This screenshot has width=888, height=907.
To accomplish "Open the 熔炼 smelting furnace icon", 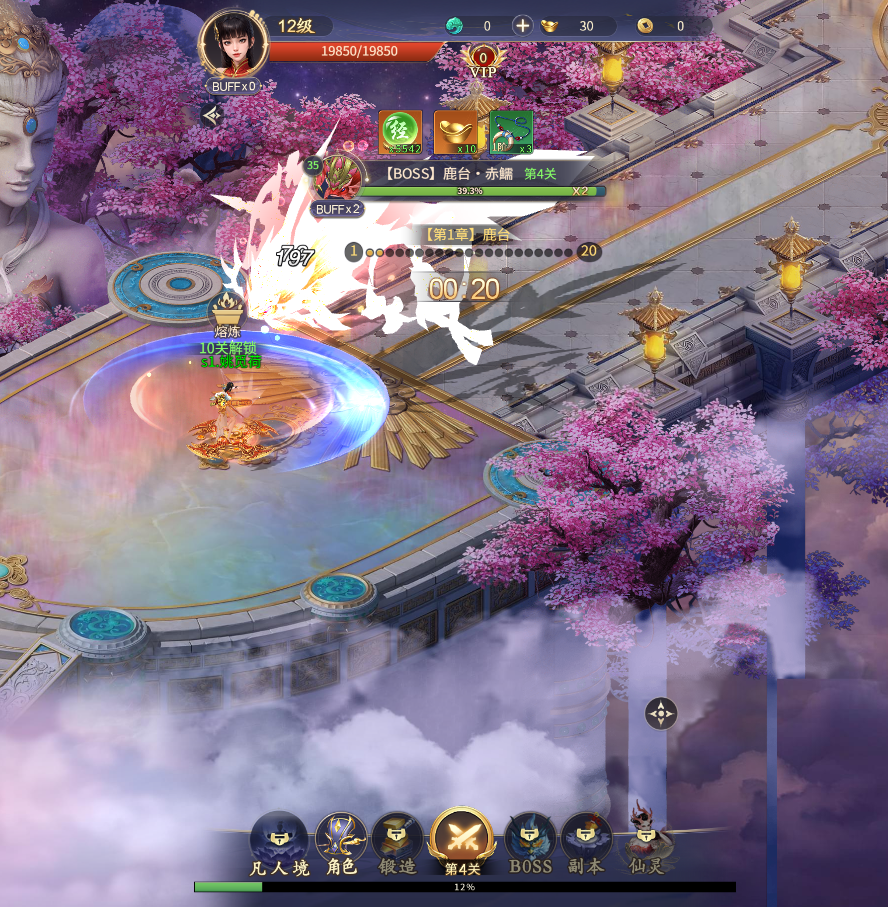I will [x=228, y=310].
